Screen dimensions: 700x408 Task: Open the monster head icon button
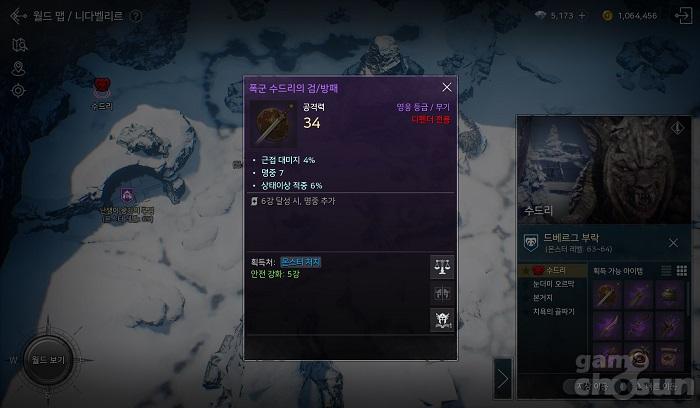point(442,320)
